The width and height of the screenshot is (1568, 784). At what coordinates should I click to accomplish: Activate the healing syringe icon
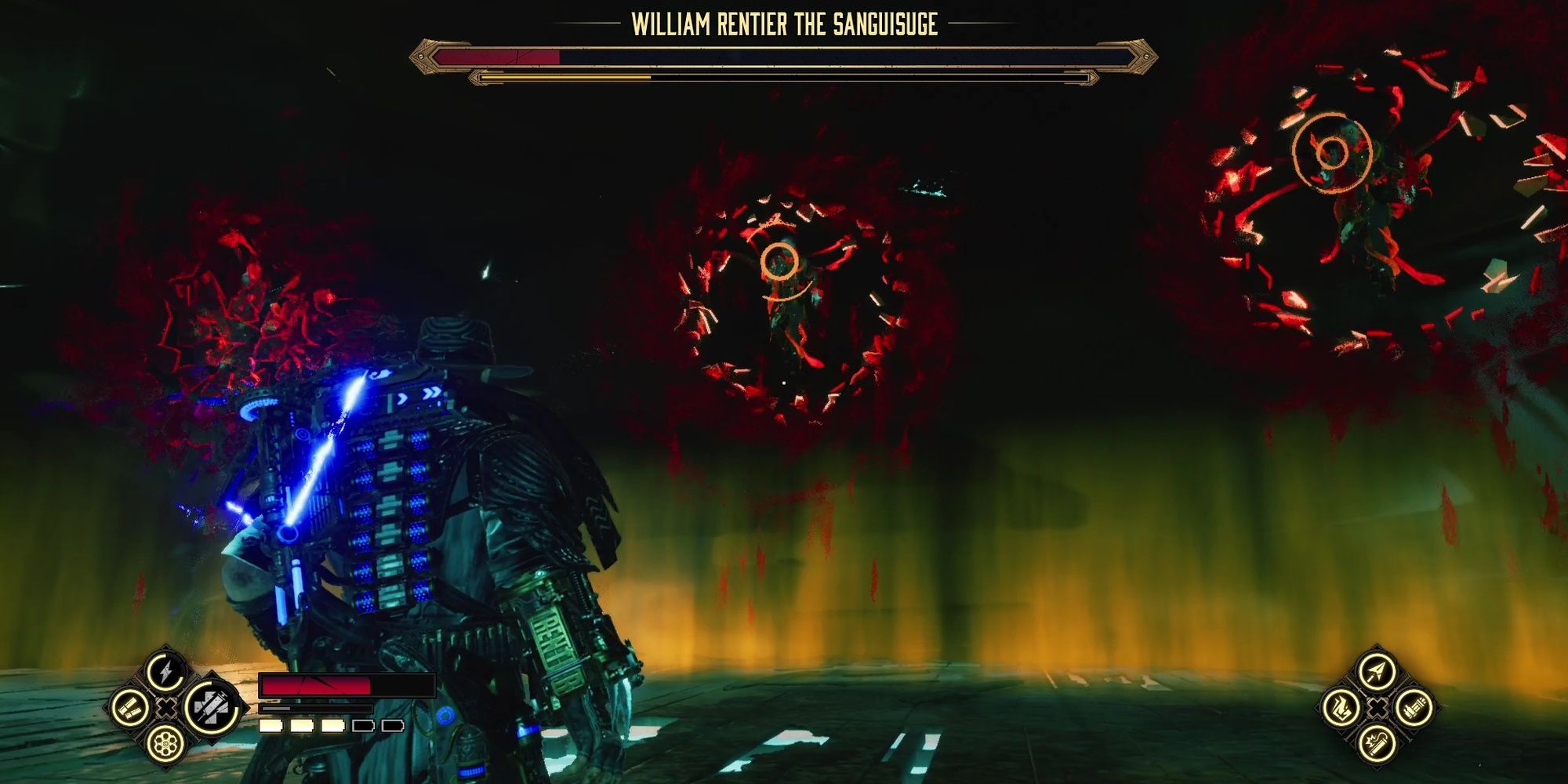tap(210, 706)
